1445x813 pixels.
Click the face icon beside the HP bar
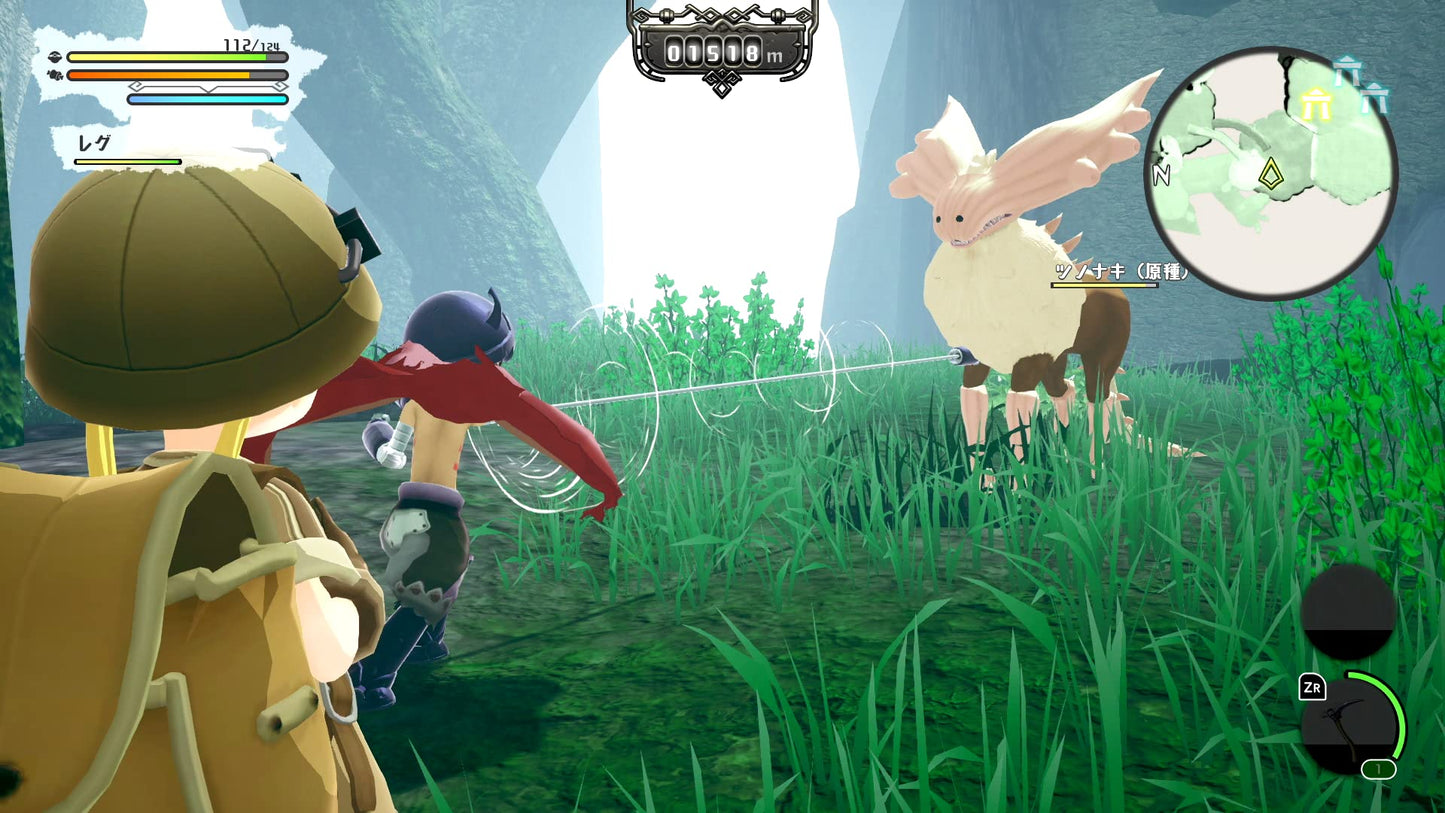coord(56,57)
